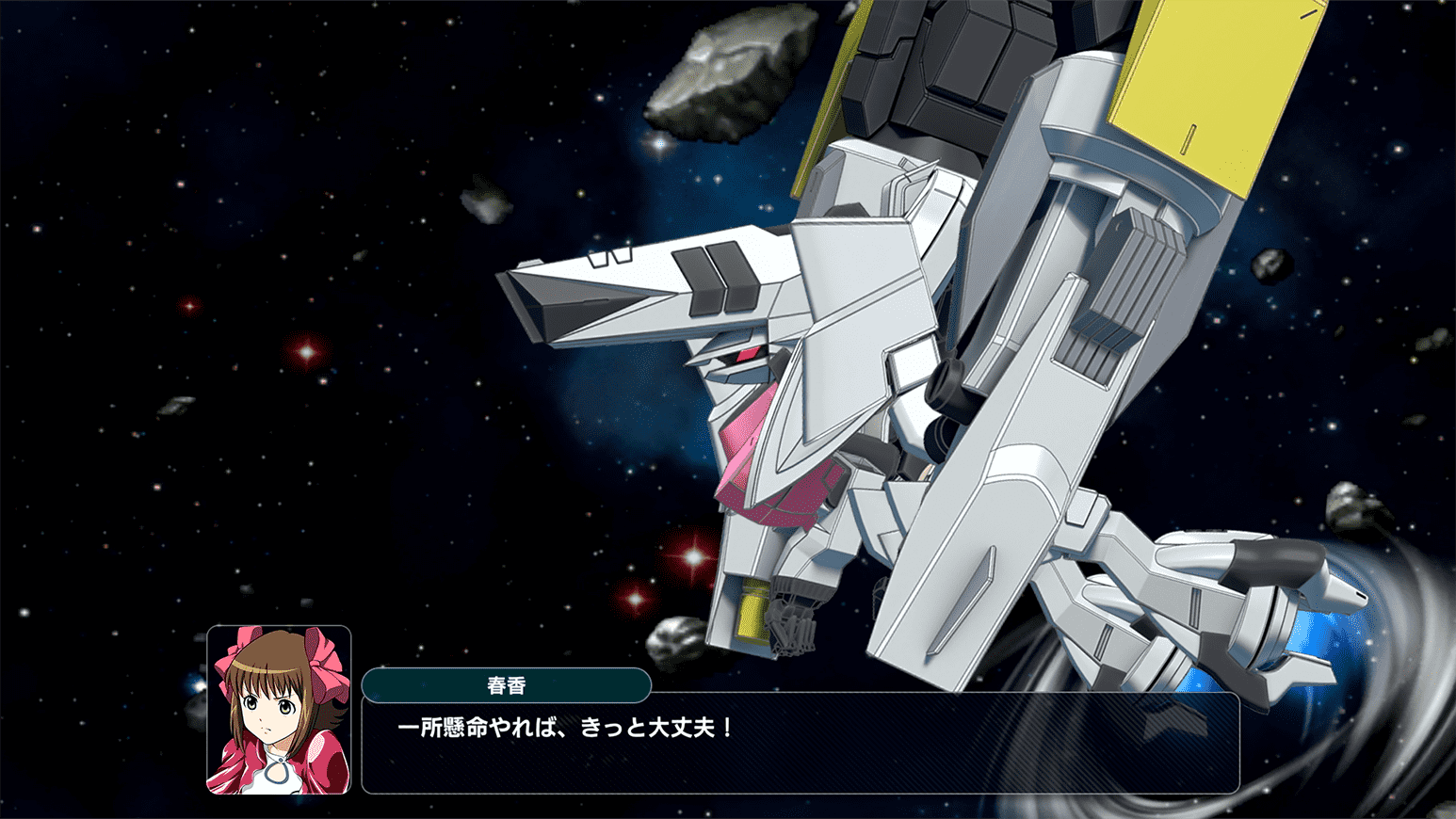Select the 春香 speaker name tag

(507, 685)
